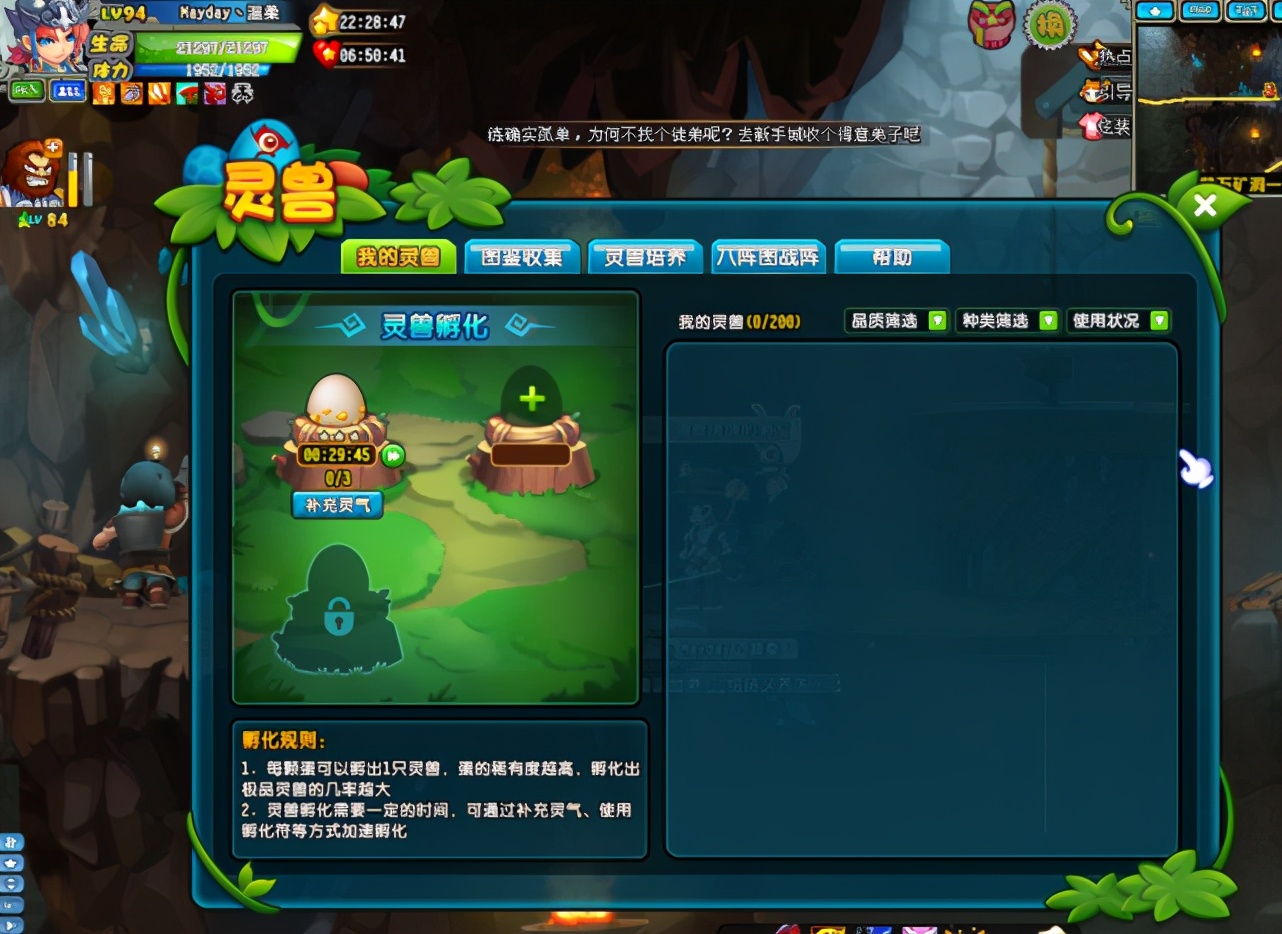This screenshot has width=1282, height=934.
Task: Open the 品质筛选 quality filter dropdown
Action: pos(895,320)
